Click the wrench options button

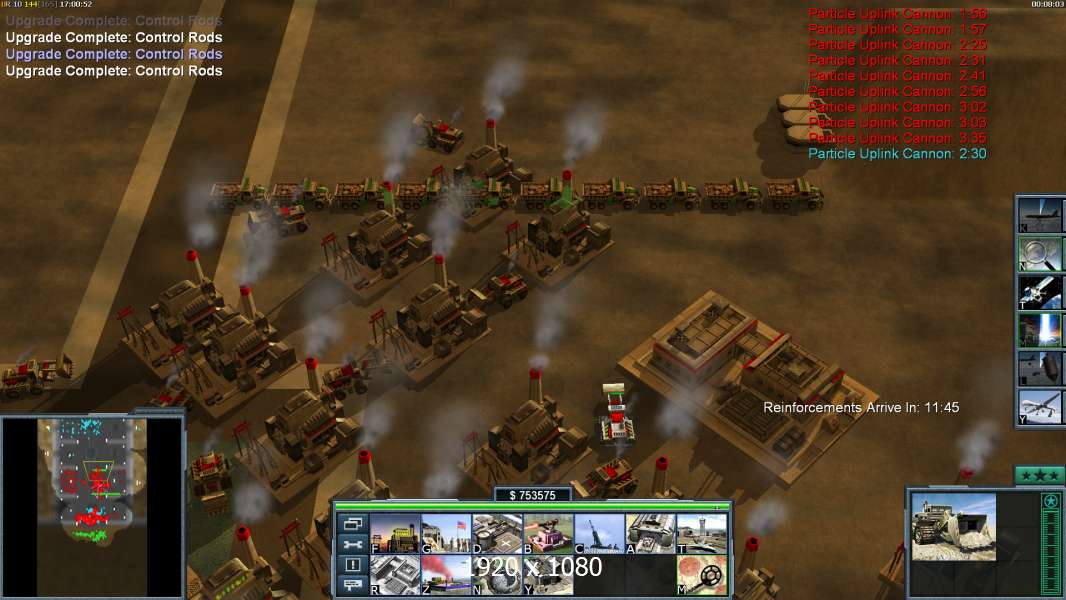tap(351, 544)
